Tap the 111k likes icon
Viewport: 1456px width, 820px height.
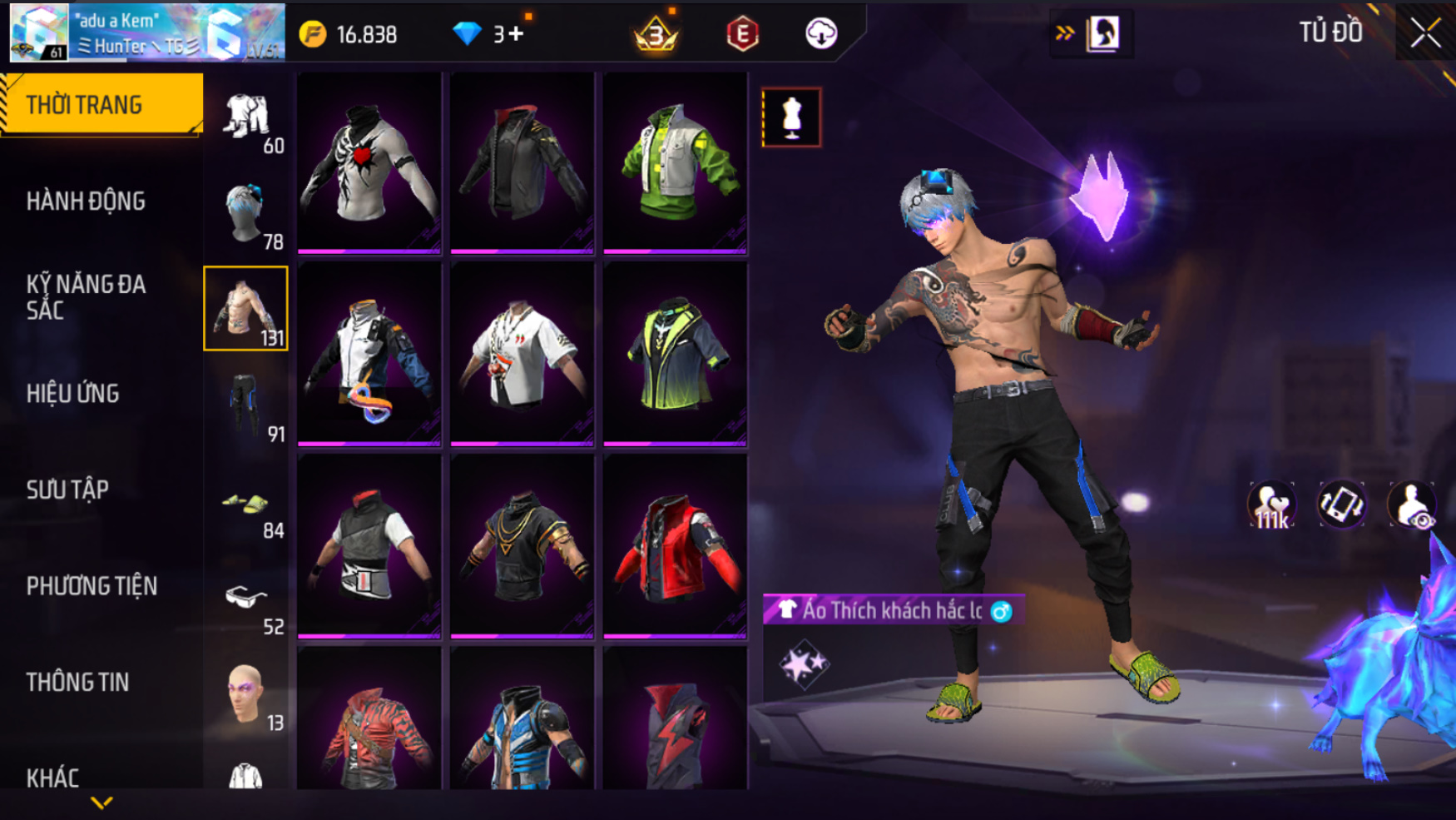pos(1271,505)
